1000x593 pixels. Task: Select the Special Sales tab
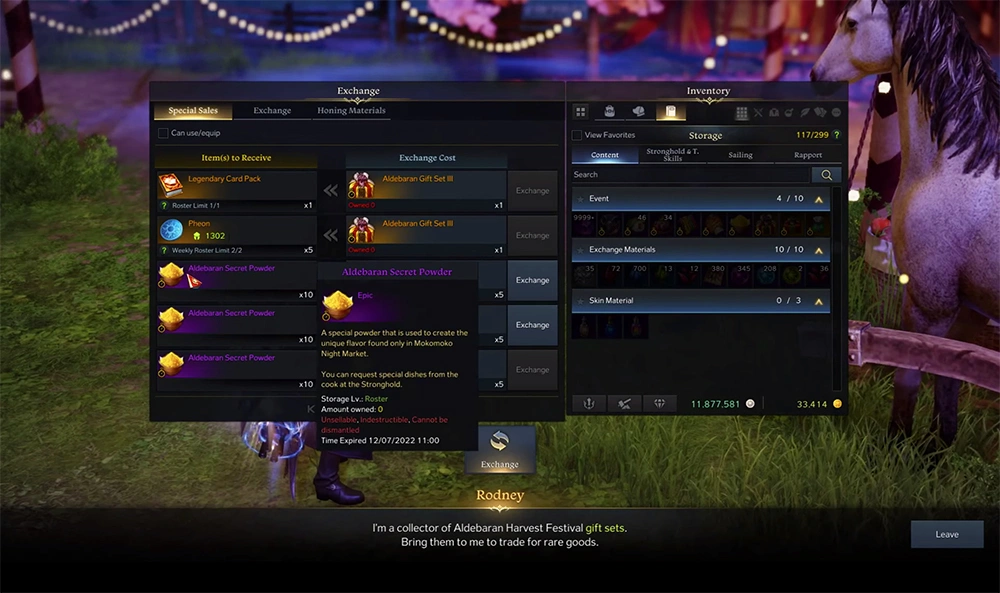point(194,111)
